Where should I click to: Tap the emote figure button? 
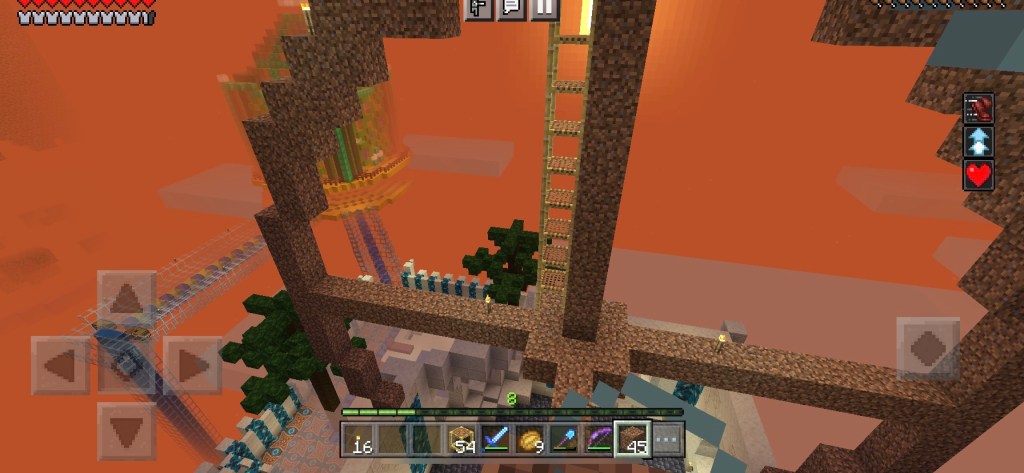click(478, 8)
